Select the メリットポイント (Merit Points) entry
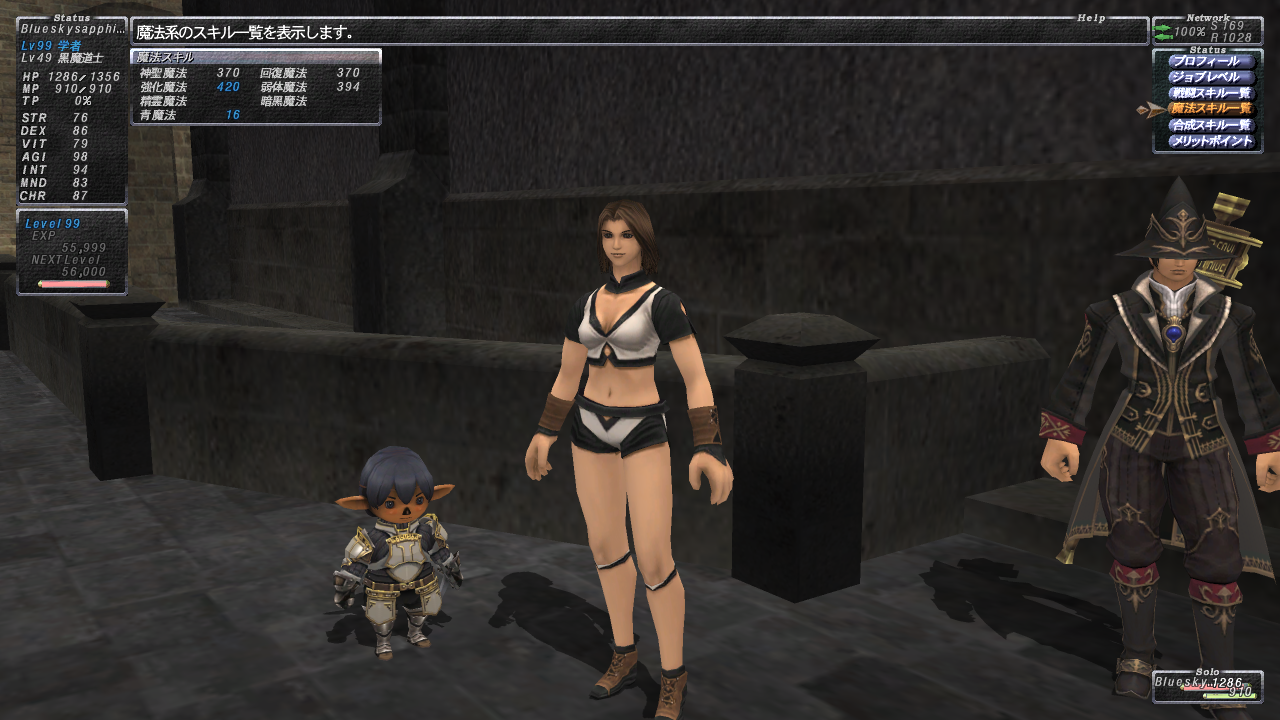Screen dimensions: 1280x720 [x=1211, y=141]
